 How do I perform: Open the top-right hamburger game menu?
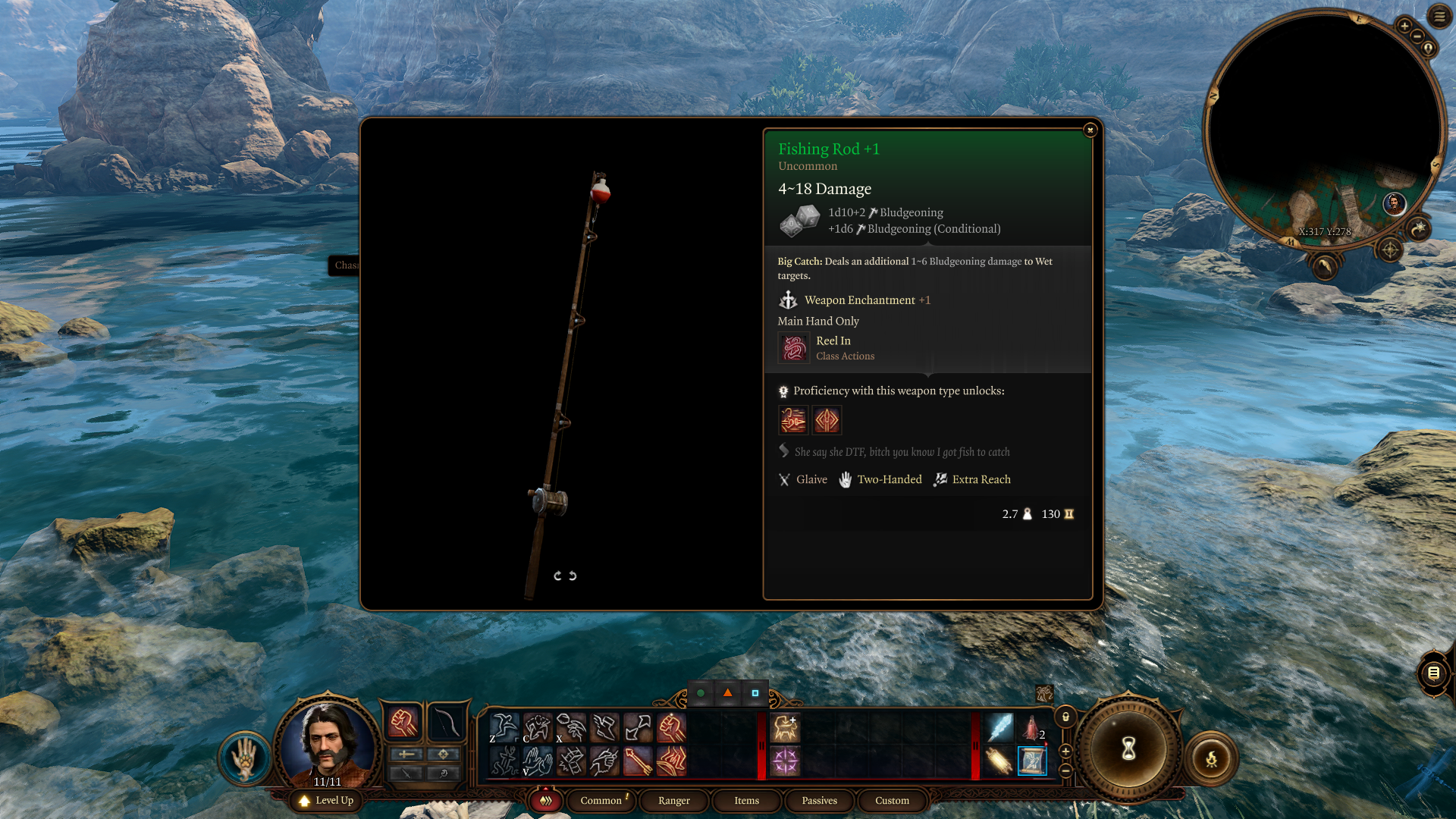(x=1439, y=16)
